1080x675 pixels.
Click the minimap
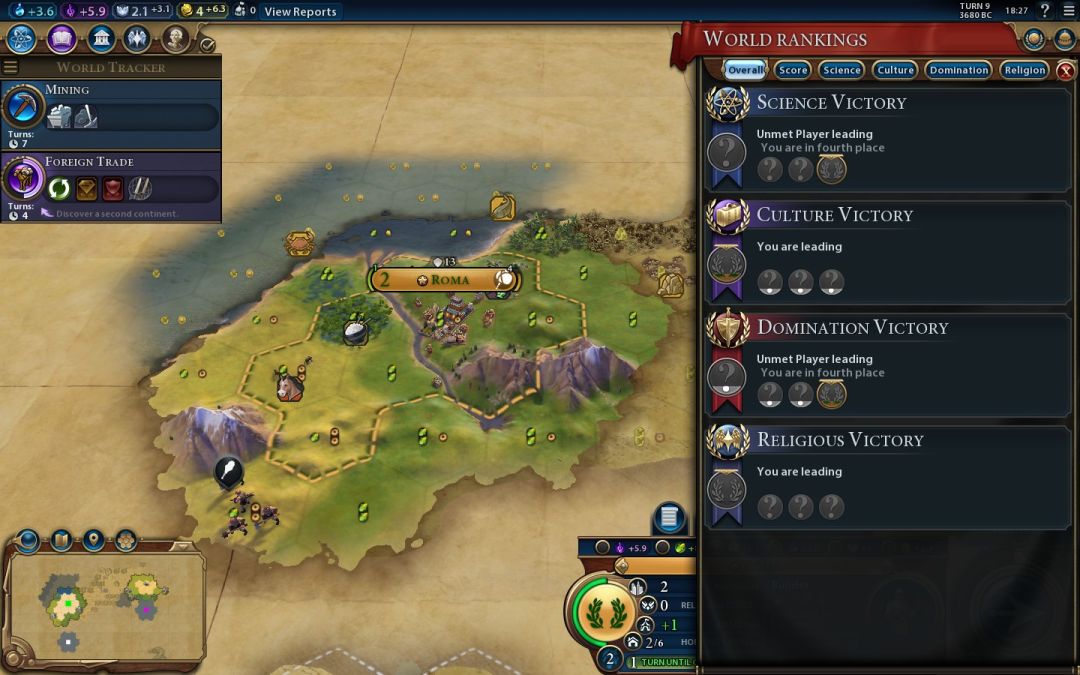pos(105,600)
